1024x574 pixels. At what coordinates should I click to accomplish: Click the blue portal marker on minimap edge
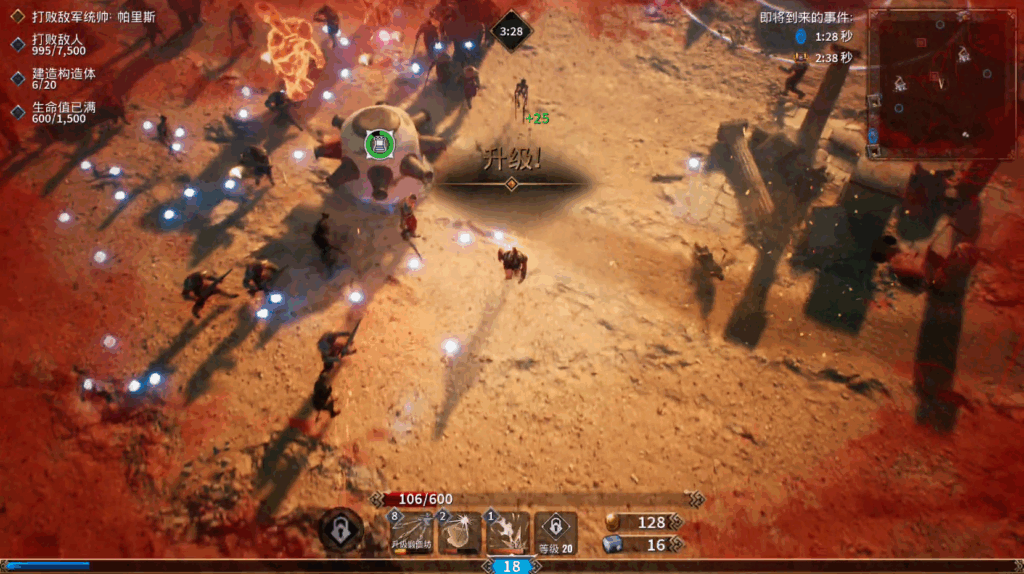873,135
